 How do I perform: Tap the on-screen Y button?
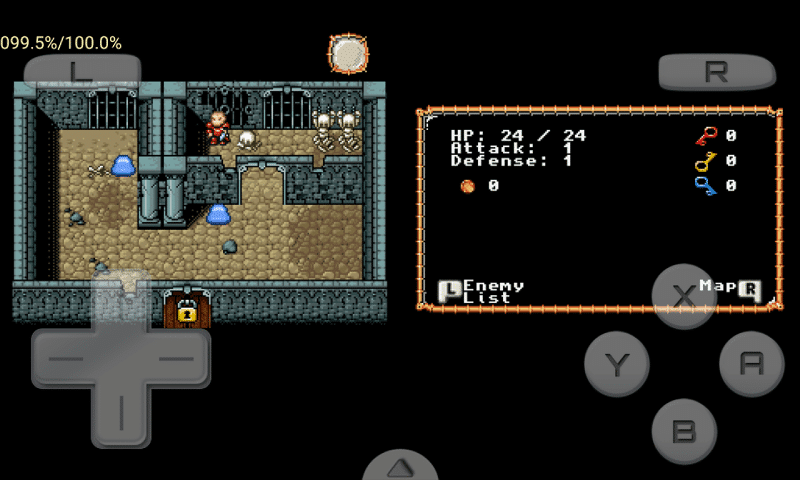click(617, 364)
